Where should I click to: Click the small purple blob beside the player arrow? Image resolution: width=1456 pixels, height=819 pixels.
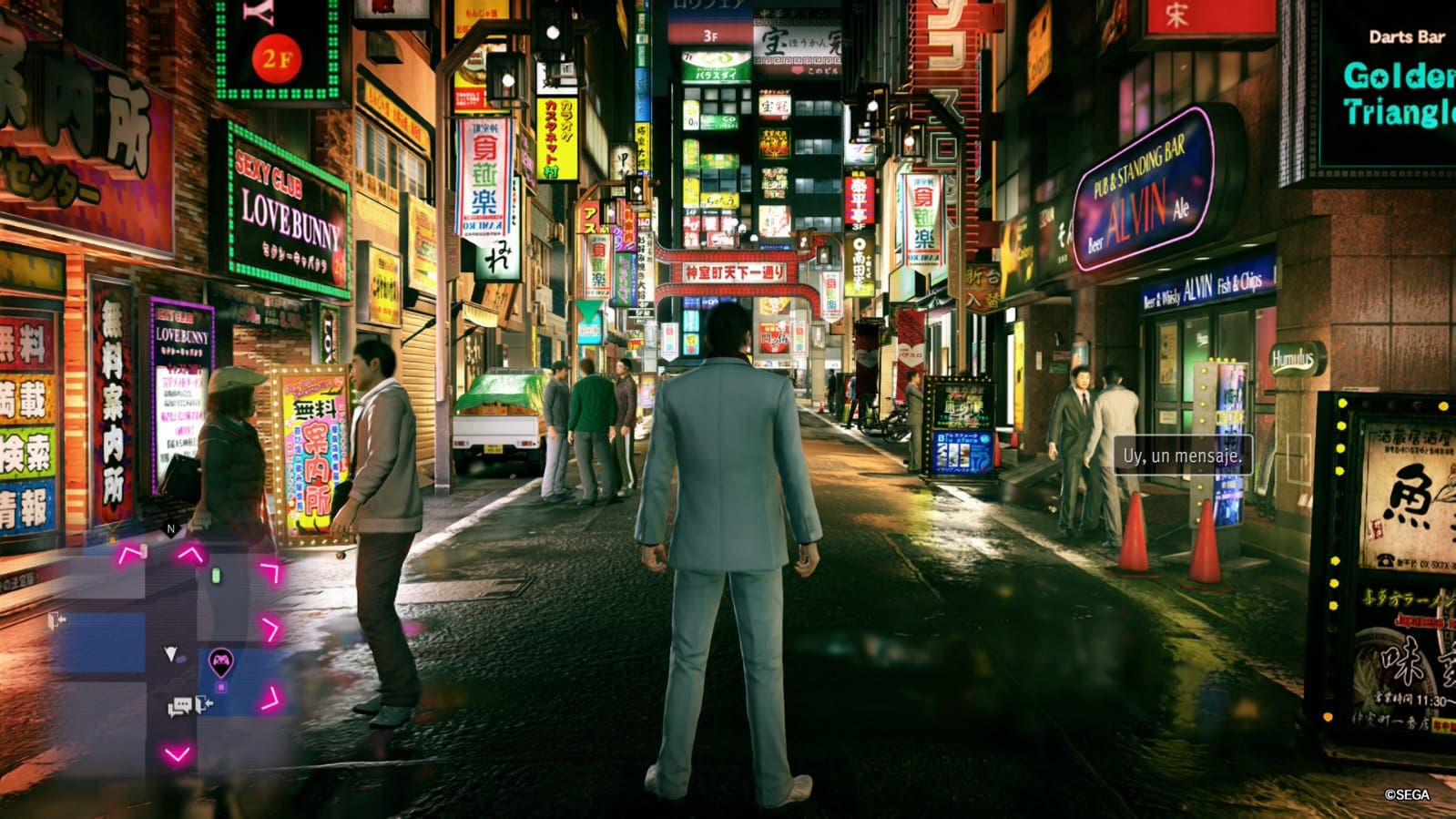181,659
